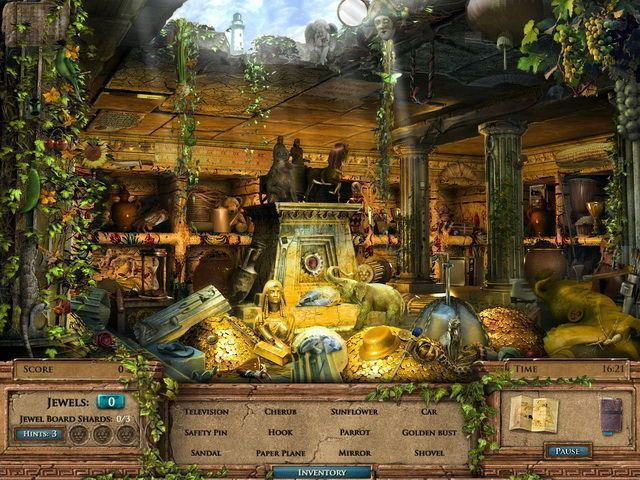Select Car in the item list

click(x=429, y=411)
